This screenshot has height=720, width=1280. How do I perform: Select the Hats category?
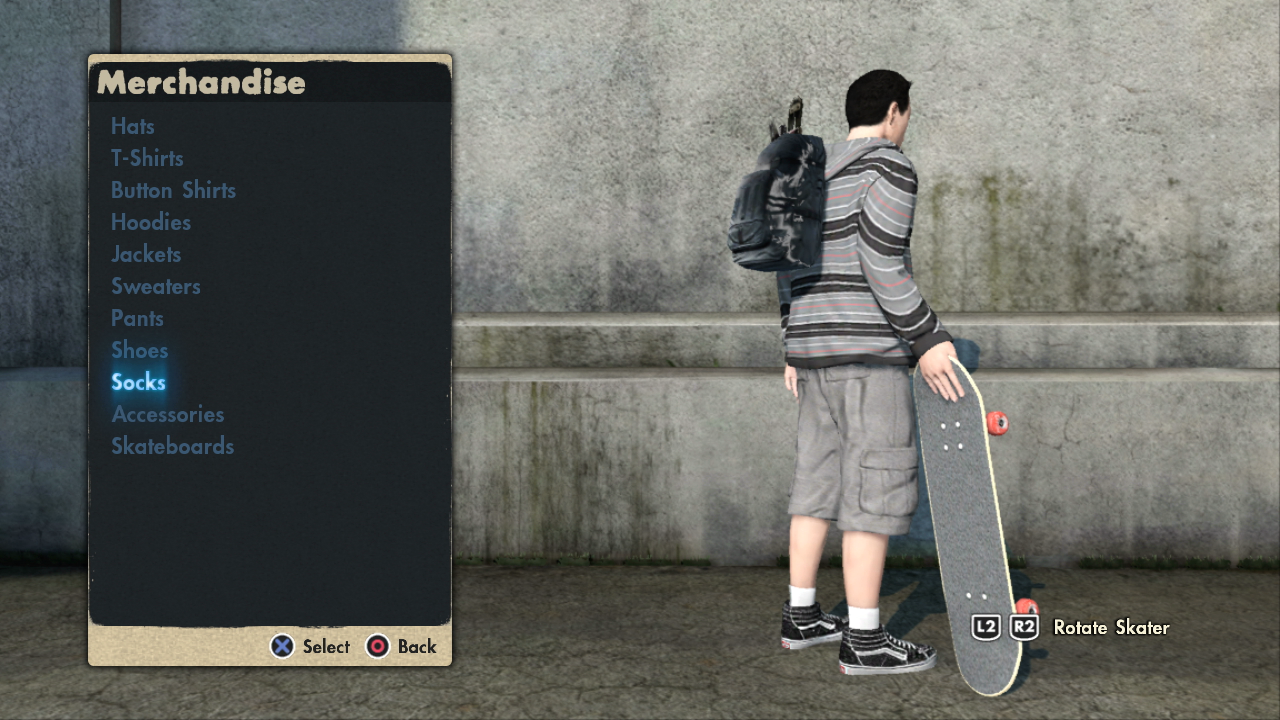point(132,126)
